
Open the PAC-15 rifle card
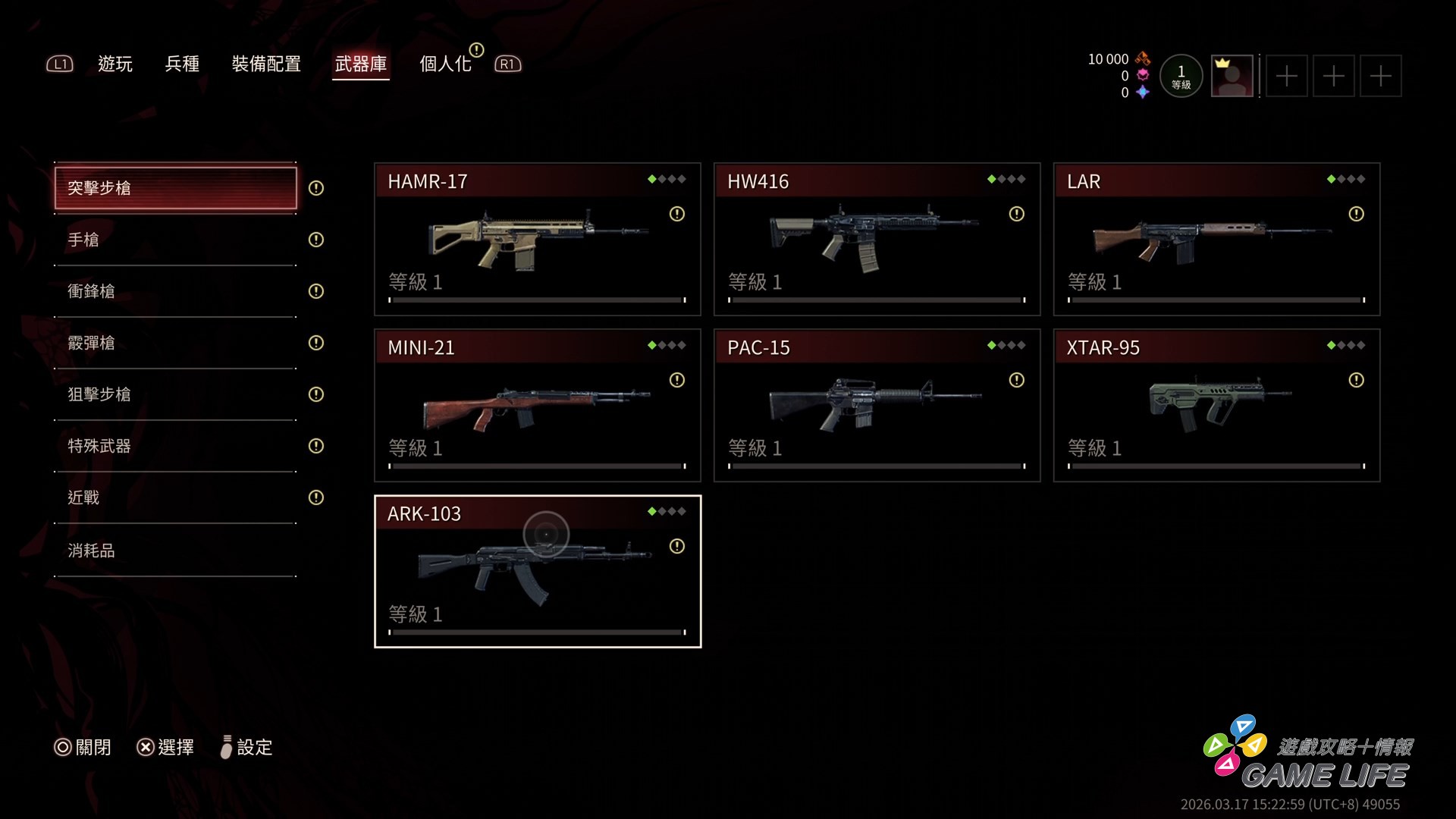point(877,406)
